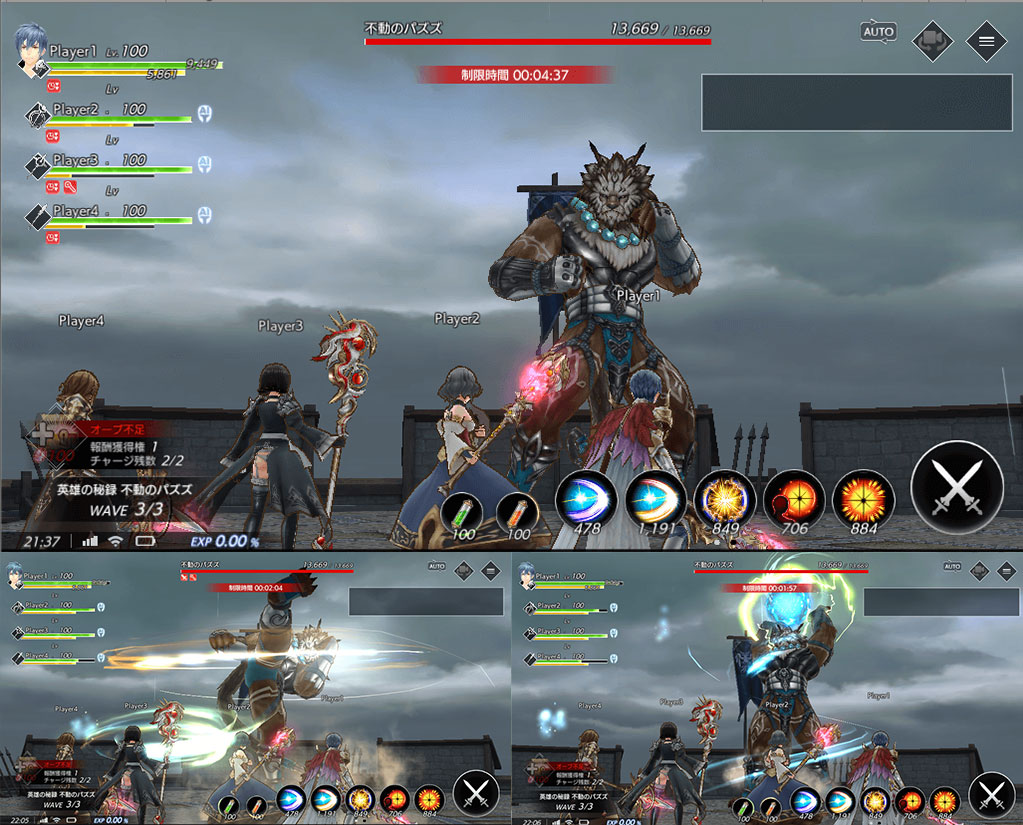Image resolution: width=1023 pixels, height=825 pixels.
Task: Use the crossed-swords attack in the large screenshot
Action: [957, 488]
